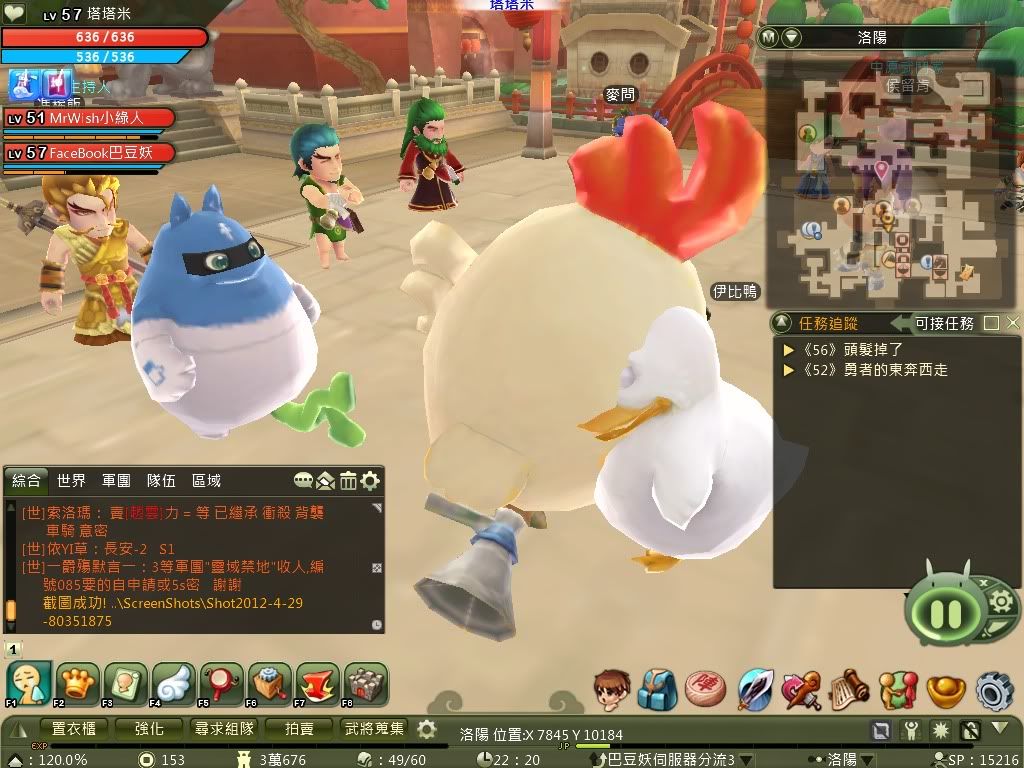Close the quest tracker panel
The width and height of the screenshot is (1024, 768).
point(1013,323)
